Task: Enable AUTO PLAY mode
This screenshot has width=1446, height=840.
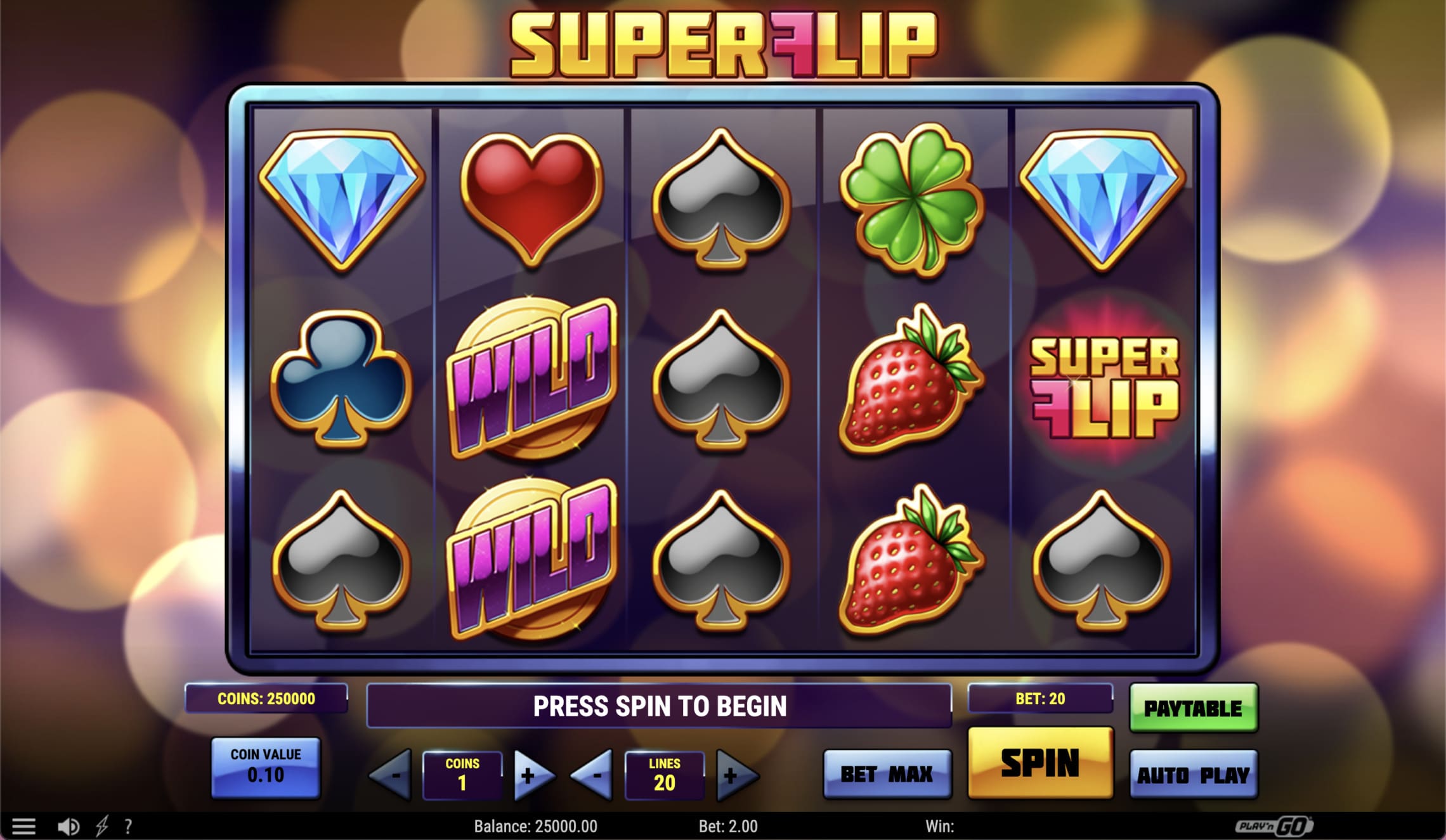Action: (x=1192, y=773)
